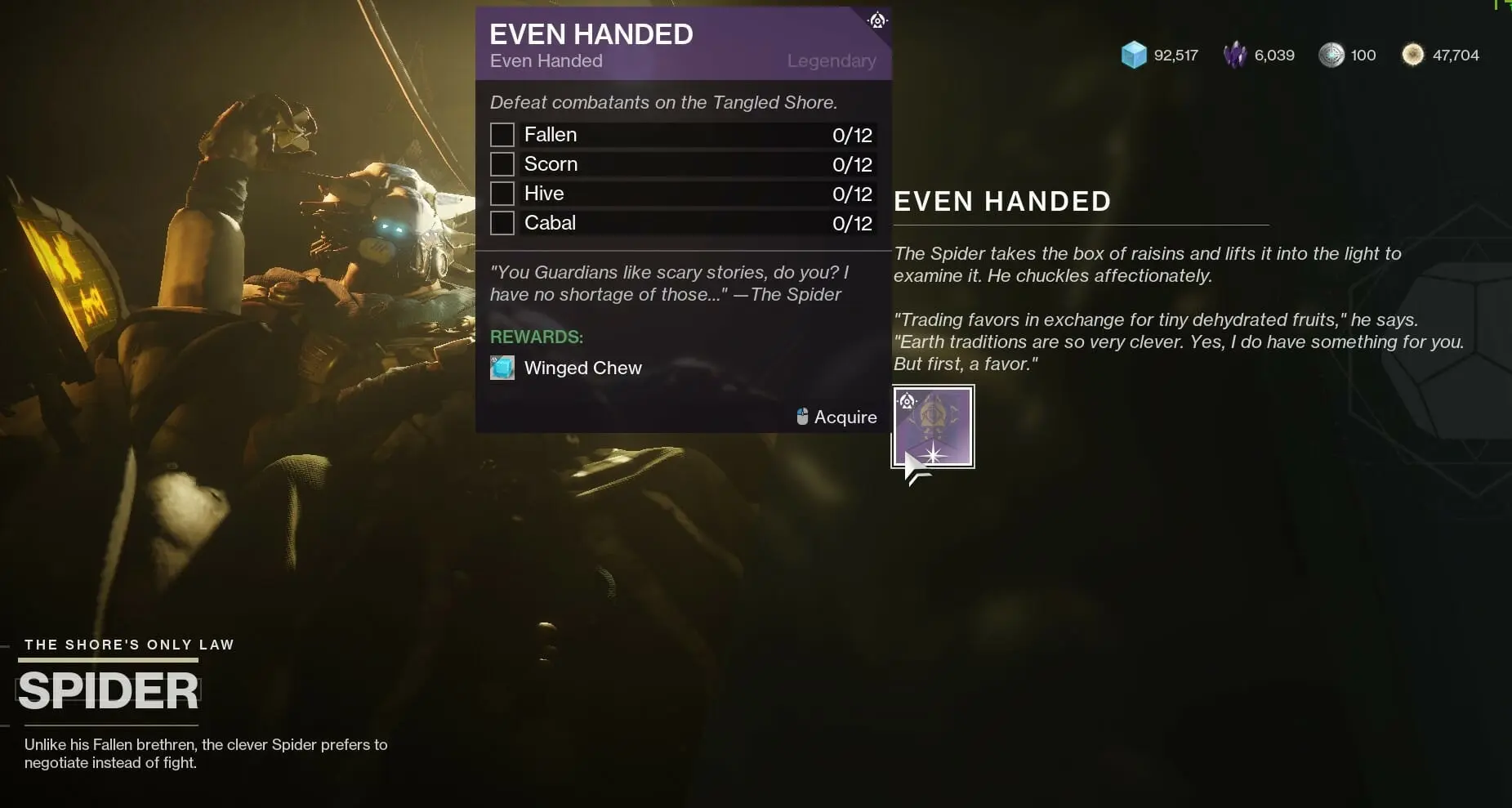Check the Scorn objective checkbox
This screenshot has width=1512, height=808.
[x=502, y=163]
